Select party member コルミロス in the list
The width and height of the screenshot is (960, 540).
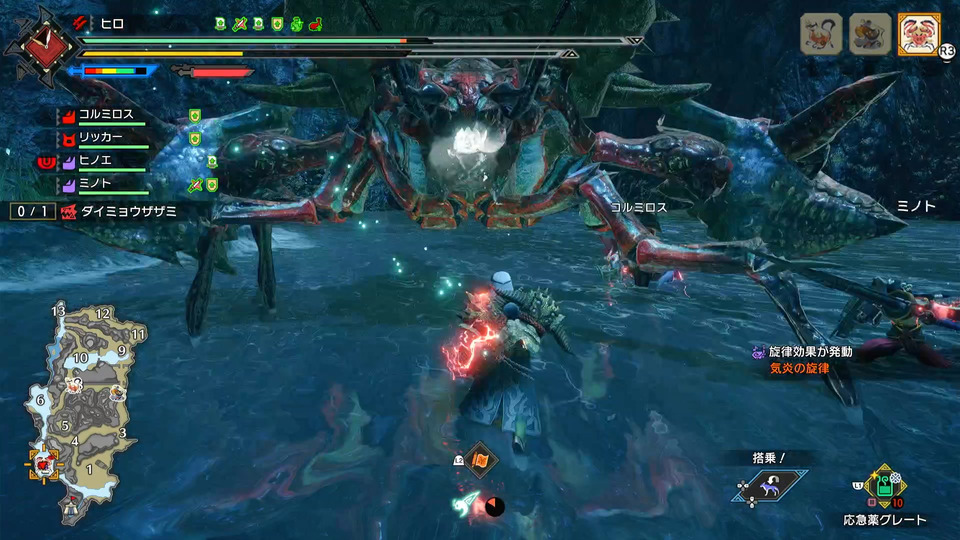105,115
